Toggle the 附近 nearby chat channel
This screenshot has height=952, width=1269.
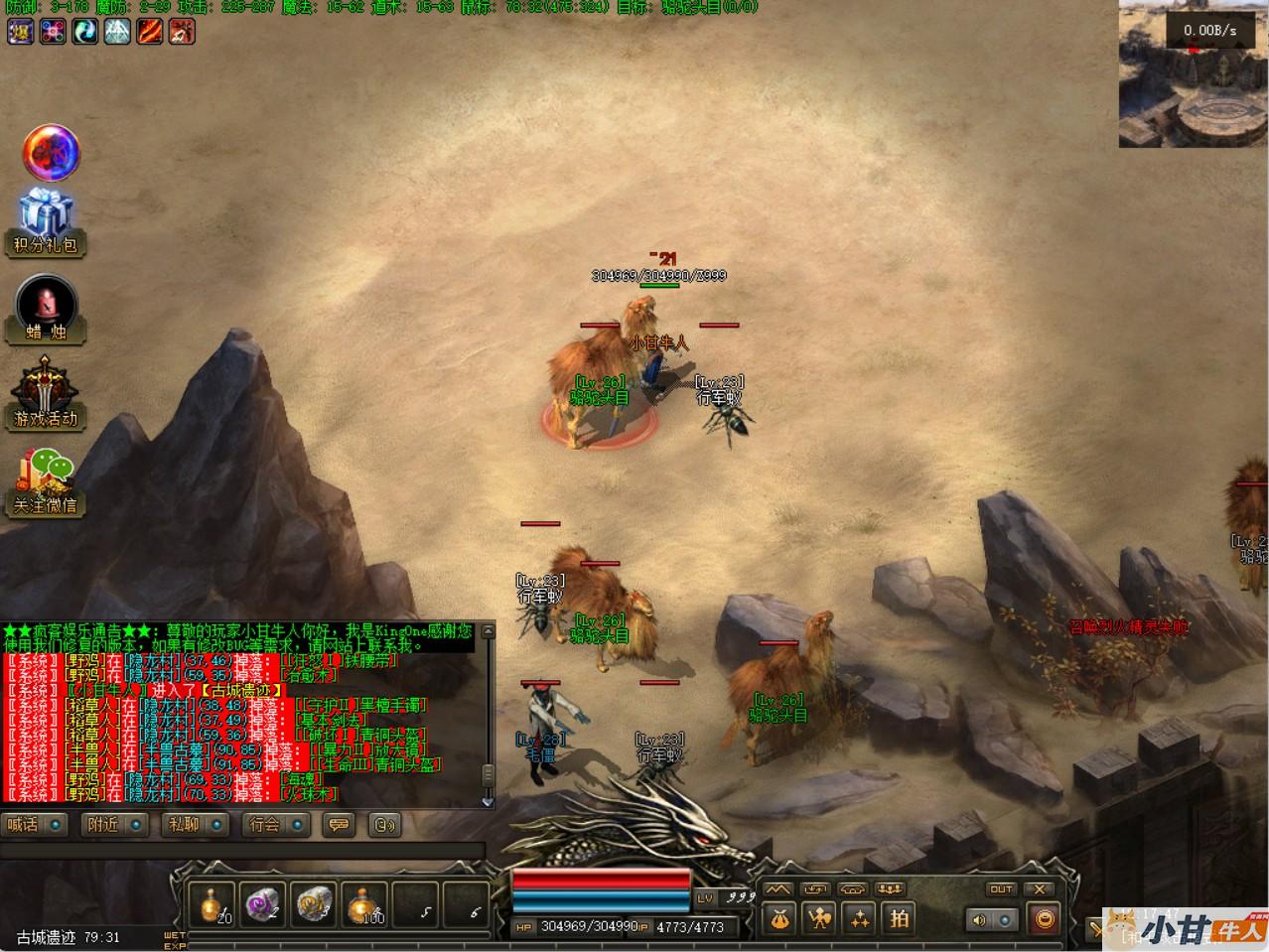coord(116,824)
